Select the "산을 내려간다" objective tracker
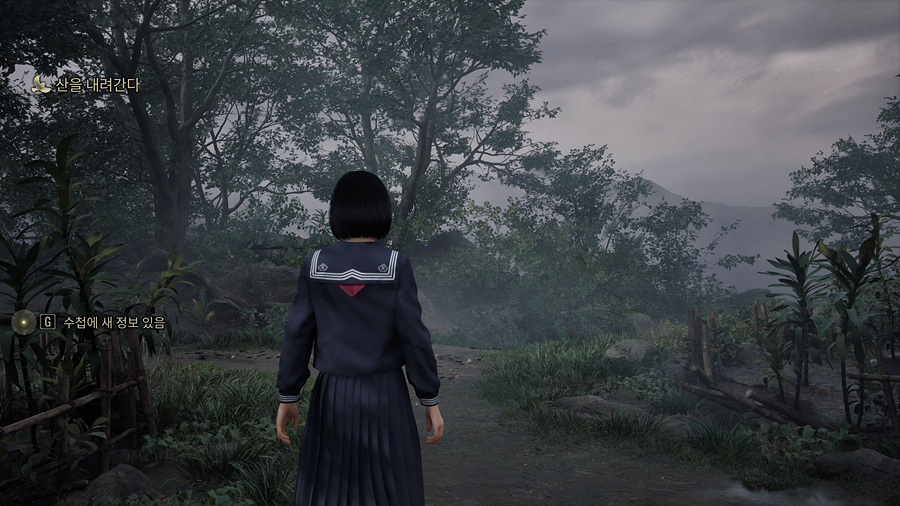 pos(97,85)
